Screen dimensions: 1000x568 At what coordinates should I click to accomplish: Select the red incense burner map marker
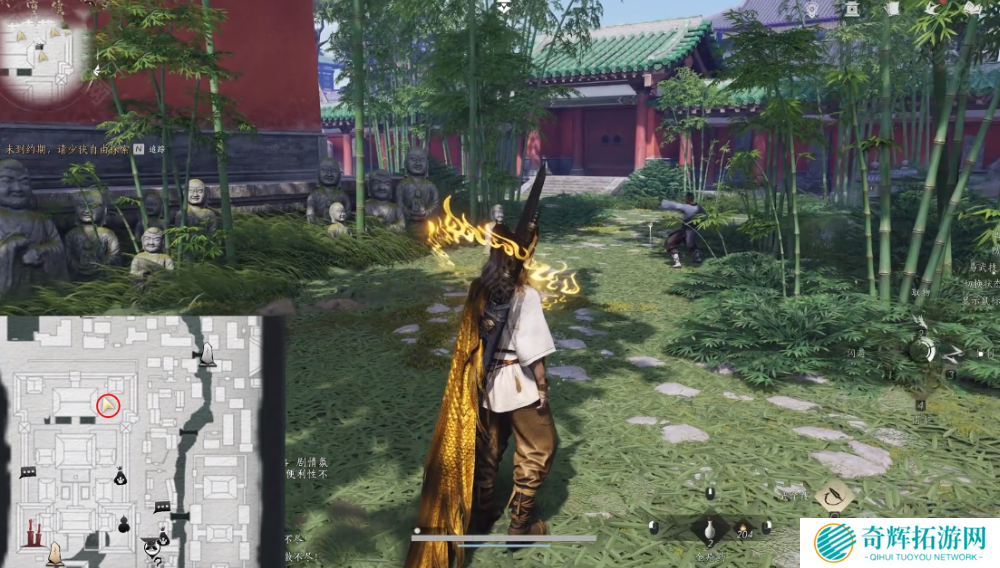coord(34,530)
